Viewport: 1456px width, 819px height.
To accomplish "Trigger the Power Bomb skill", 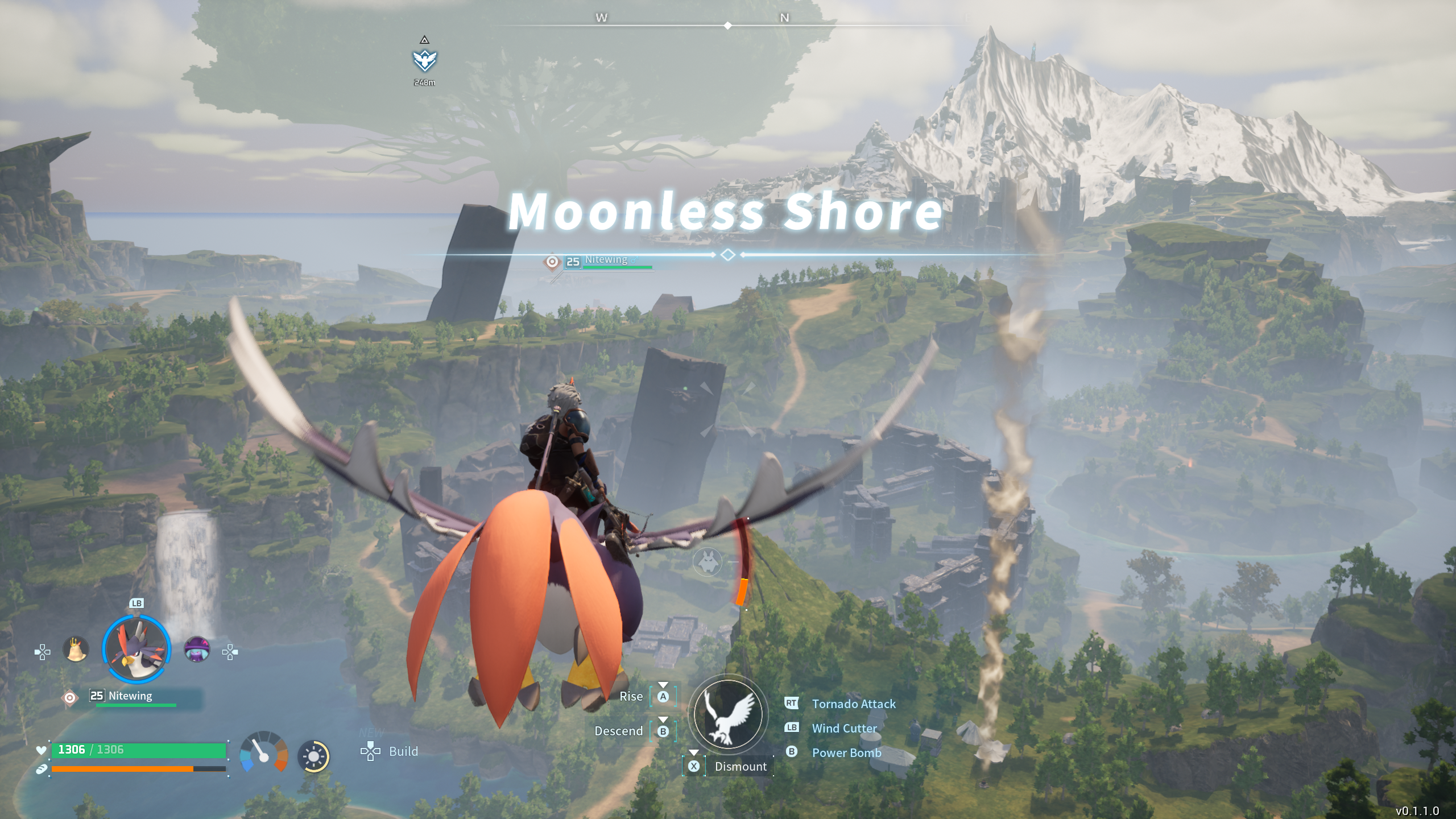I will click(846, 752).
